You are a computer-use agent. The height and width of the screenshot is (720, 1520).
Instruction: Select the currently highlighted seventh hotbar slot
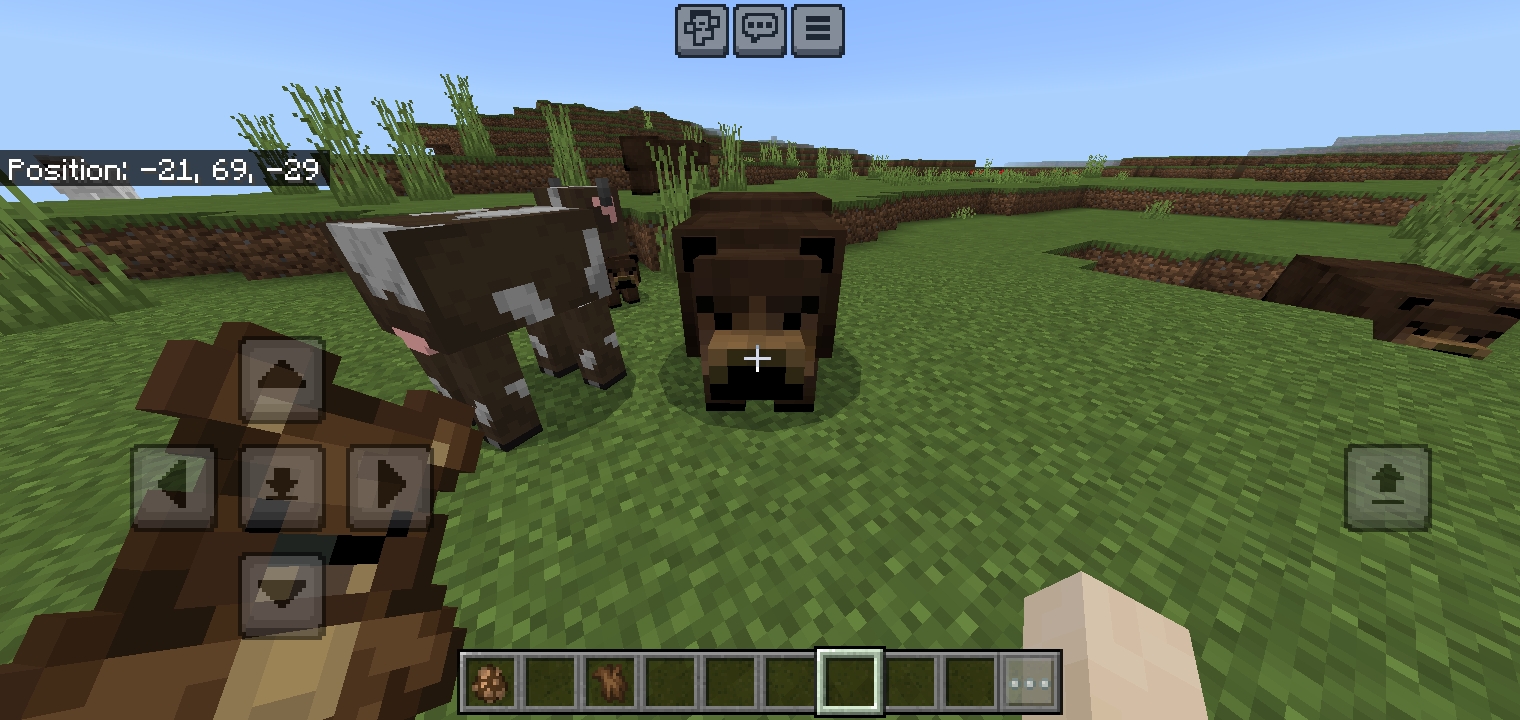pos(850,682)
